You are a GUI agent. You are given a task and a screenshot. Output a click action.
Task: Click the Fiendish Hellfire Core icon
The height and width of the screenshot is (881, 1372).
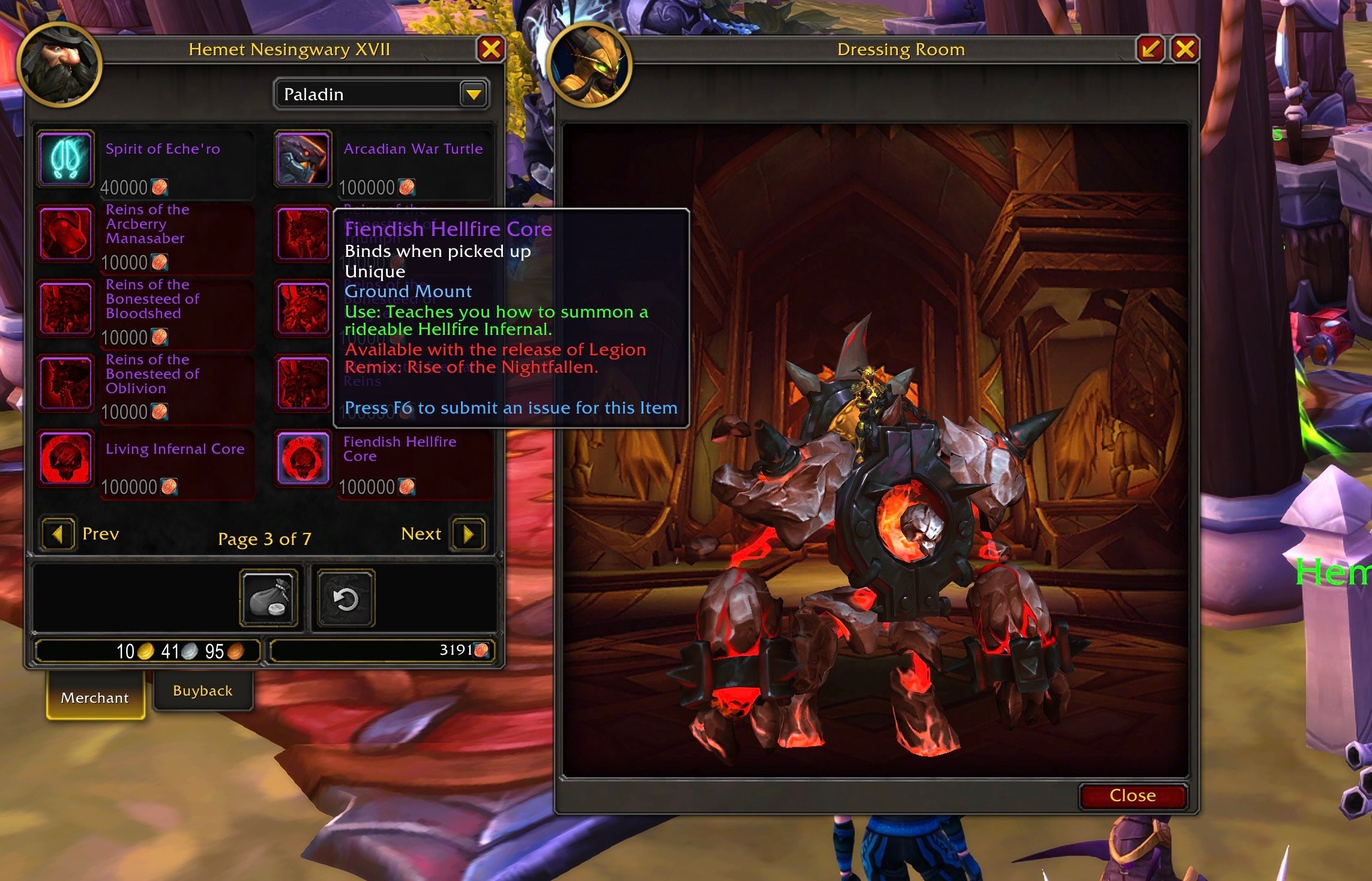pyautogui.click(x=303, y=459)
